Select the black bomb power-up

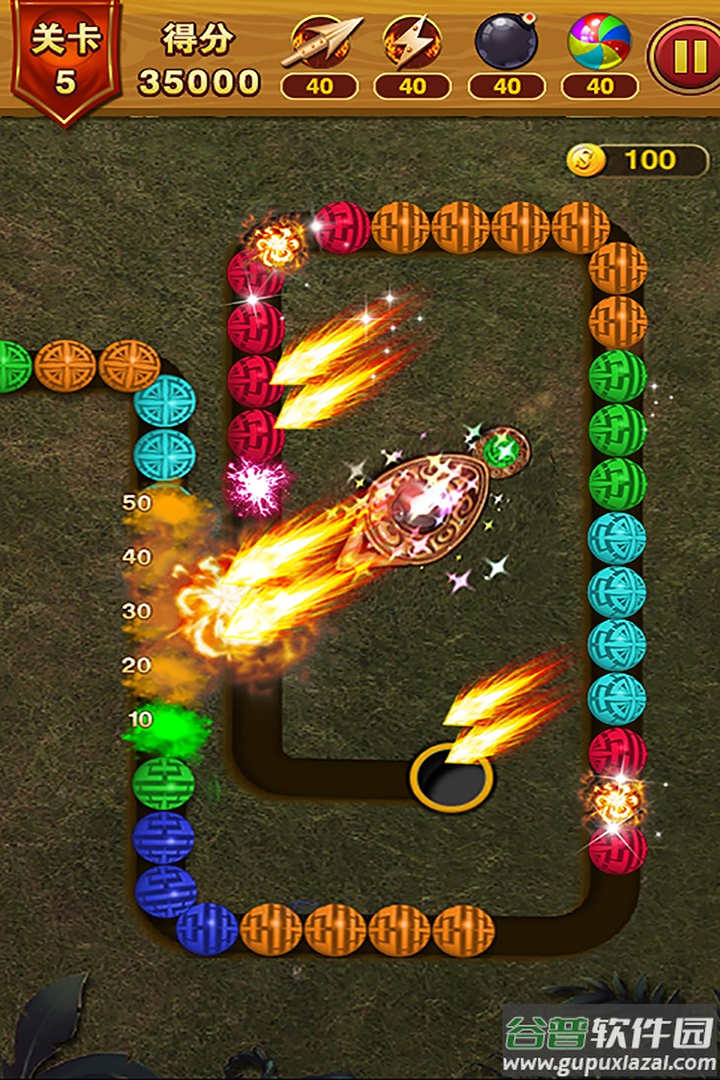pyautogui.click(x=506, y=45)
